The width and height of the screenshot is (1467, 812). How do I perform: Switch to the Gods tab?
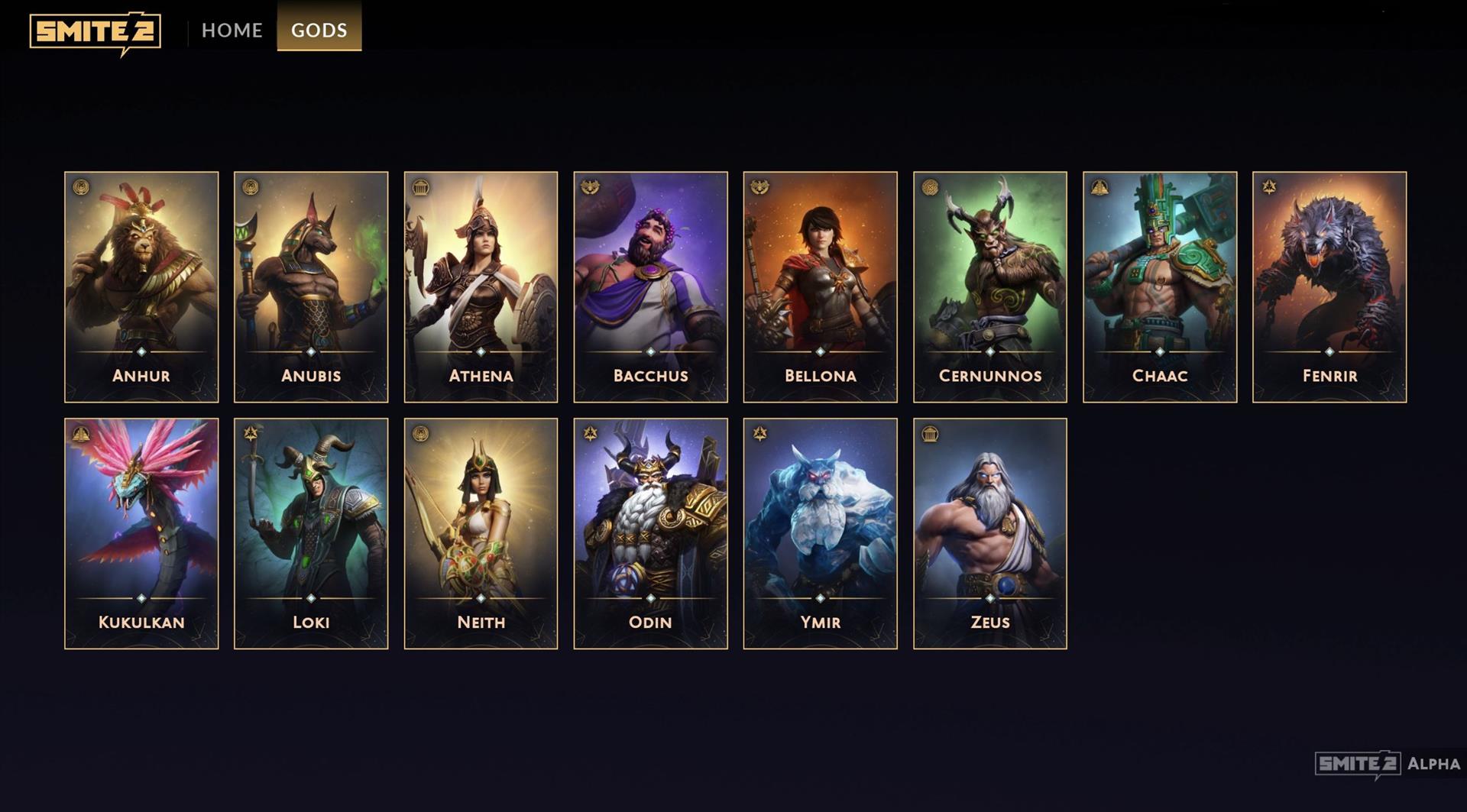tap(319, 30)
